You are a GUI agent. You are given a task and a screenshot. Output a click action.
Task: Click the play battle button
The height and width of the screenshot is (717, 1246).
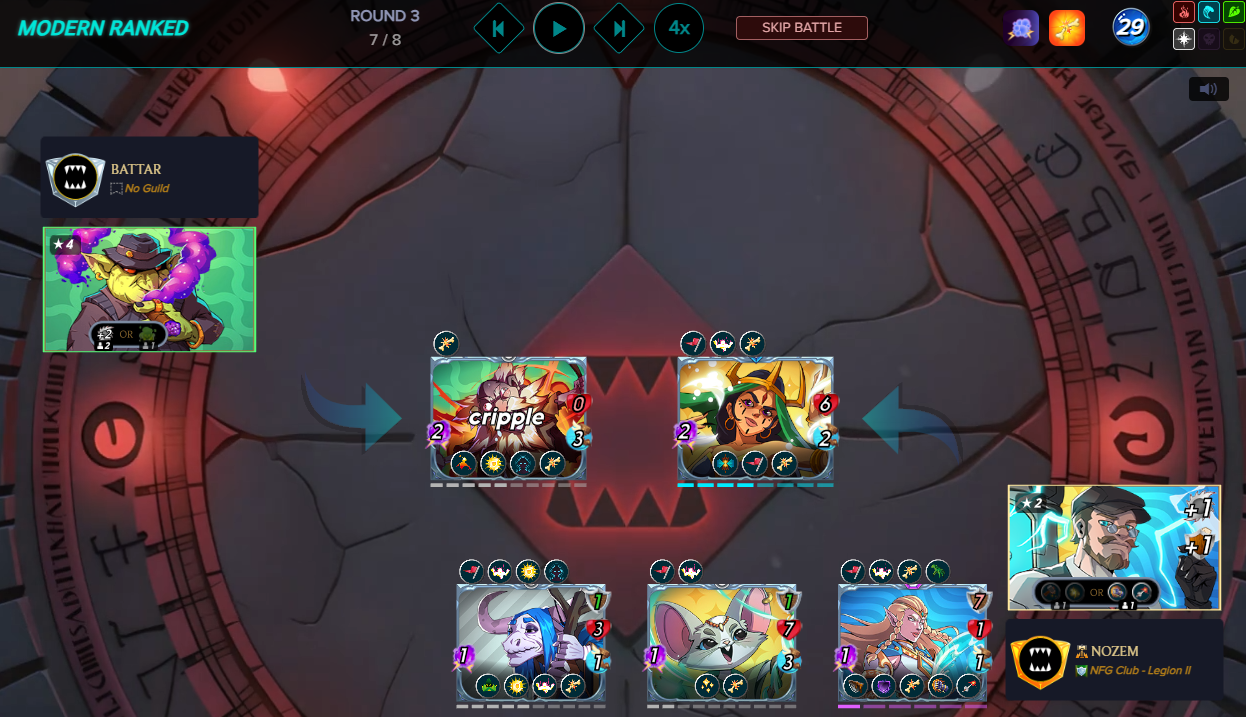[559, 28]
